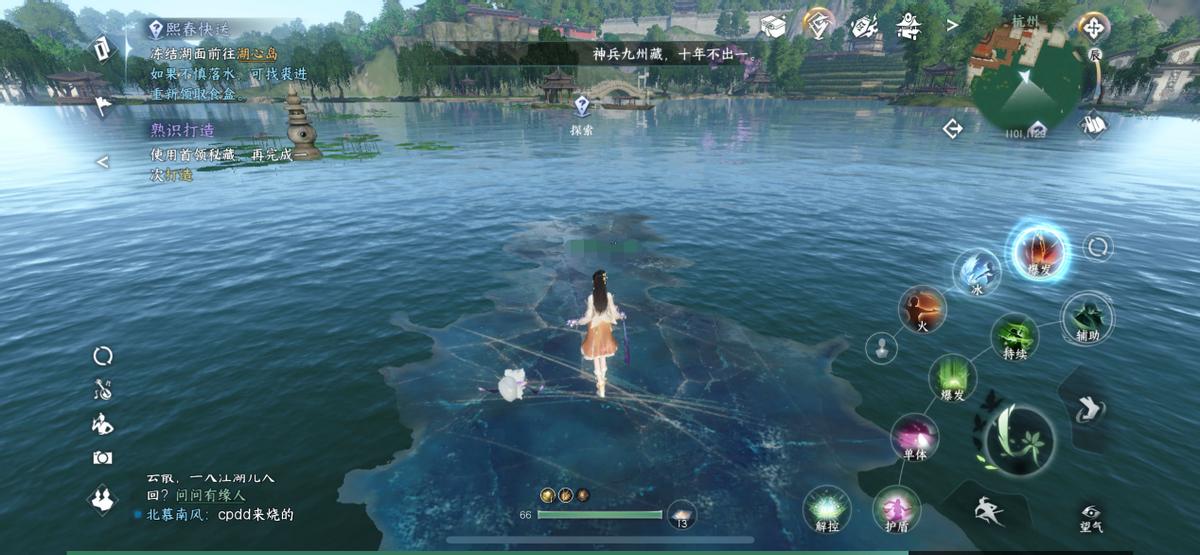Cast the 火 fire skill
Viewport: 1200px width, 555px height.
click(922, 309)
